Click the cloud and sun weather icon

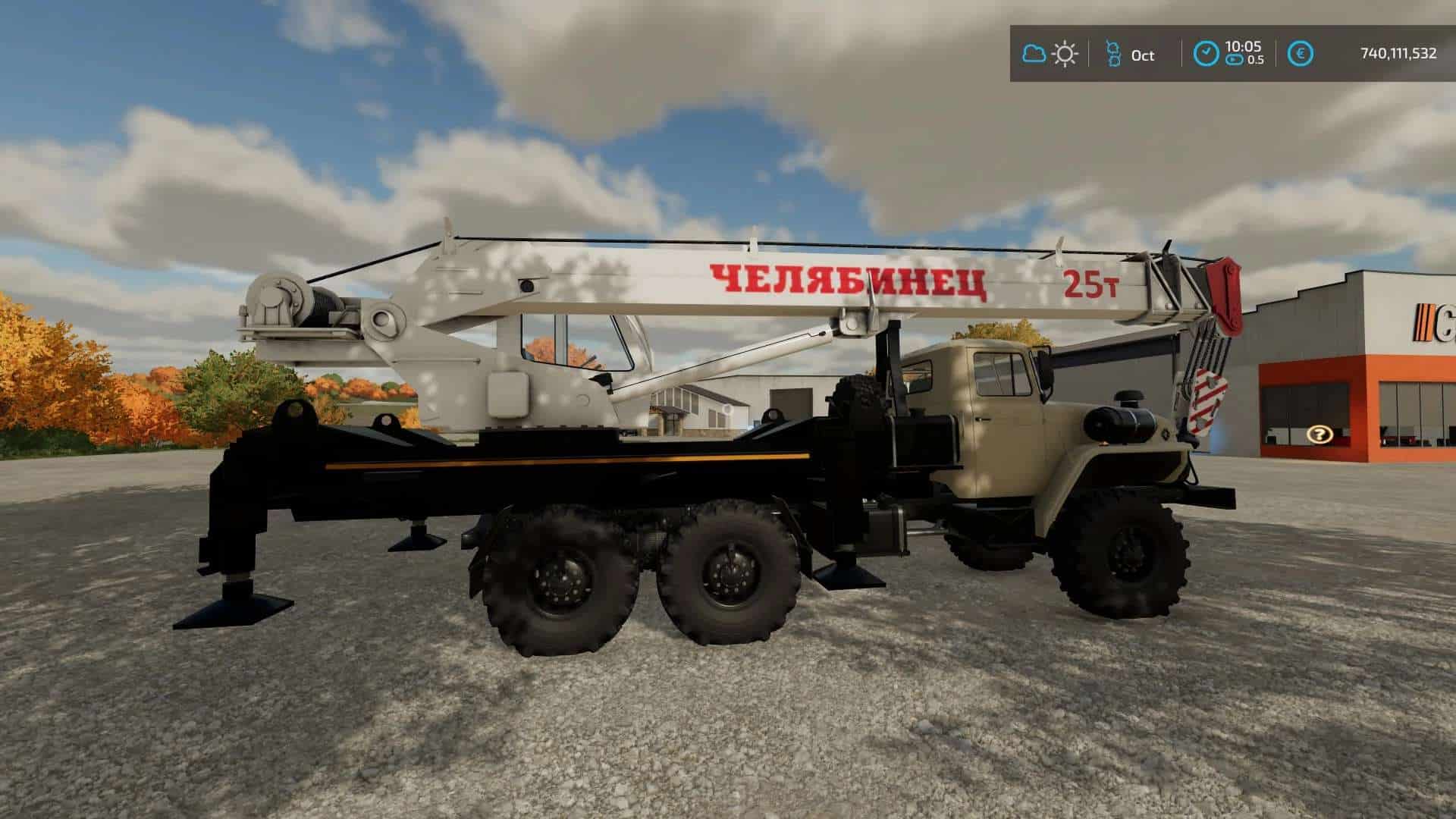coord(1050,54)
